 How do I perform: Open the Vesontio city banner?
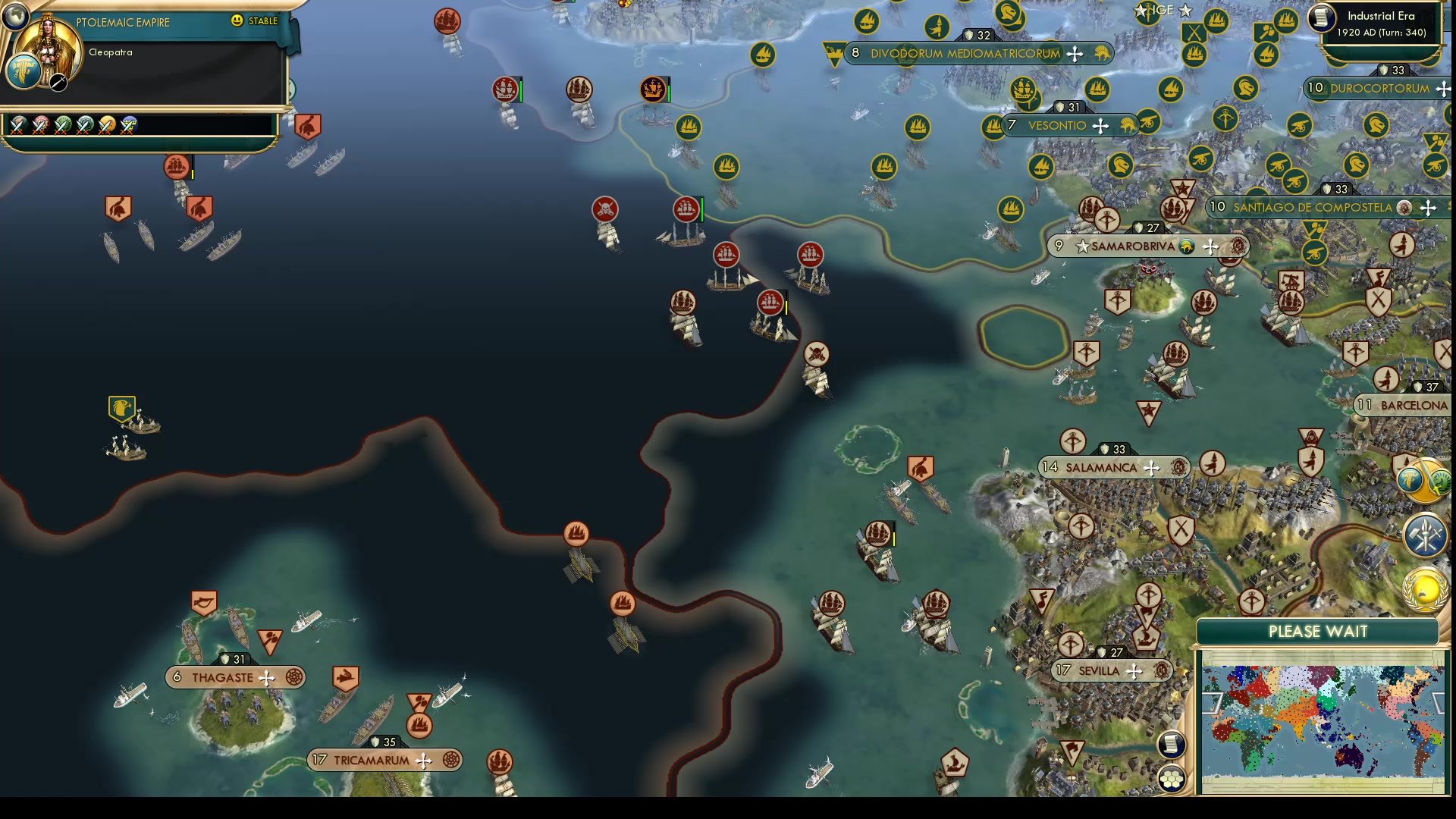tap(1054, 125)
